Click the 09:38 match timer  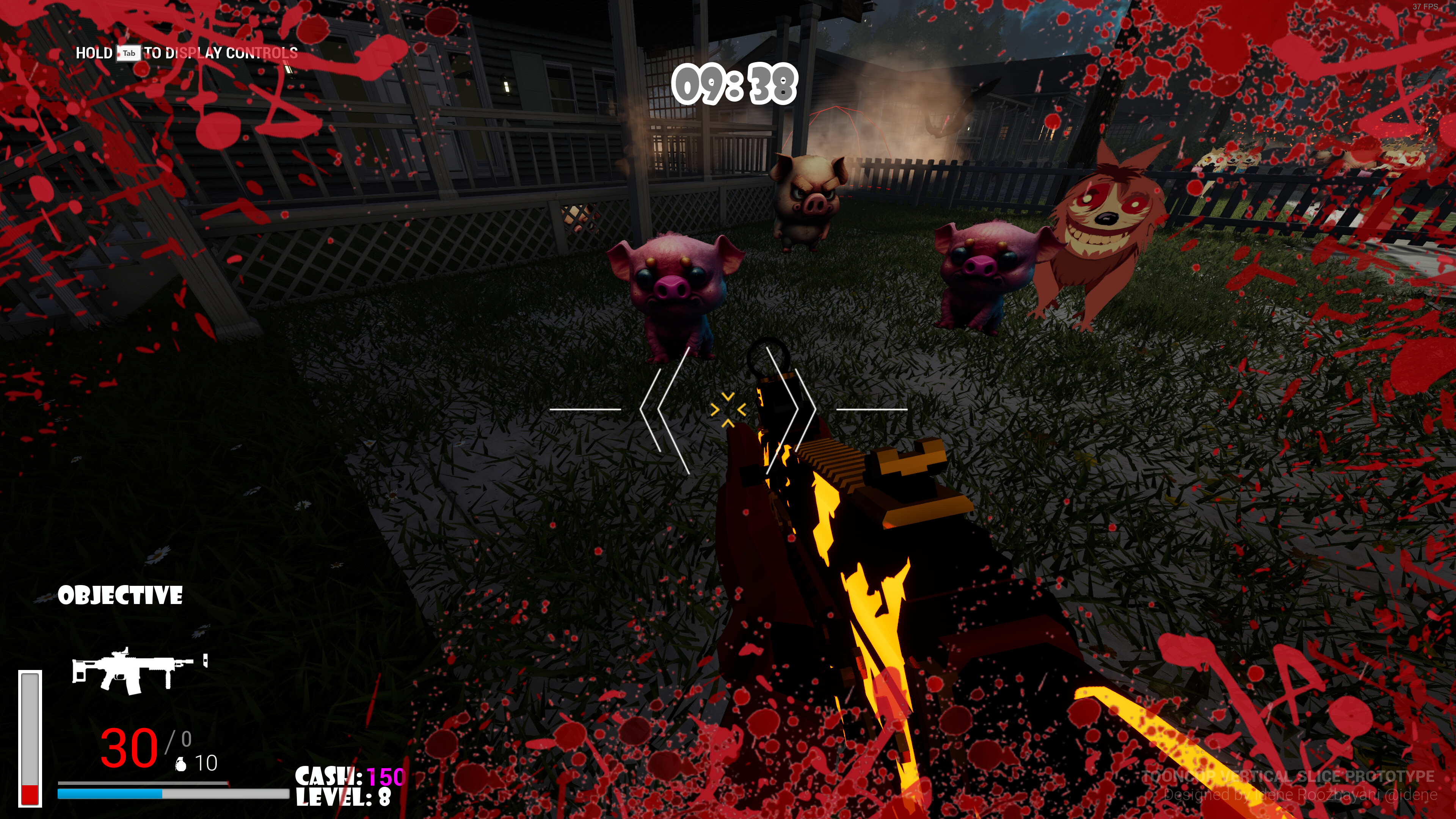735,84
